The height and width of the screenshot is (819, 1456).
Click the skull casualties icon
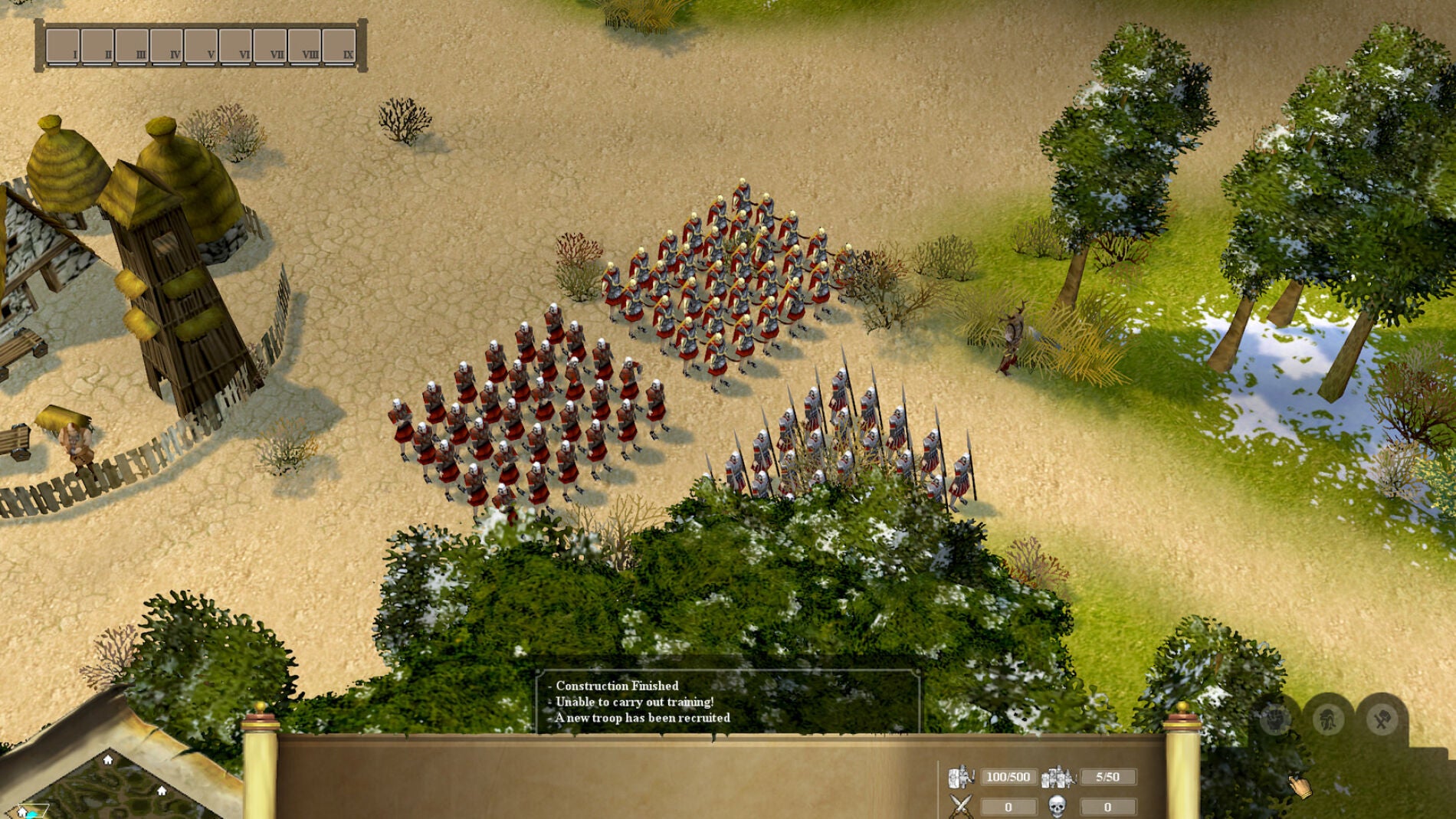1058,807
